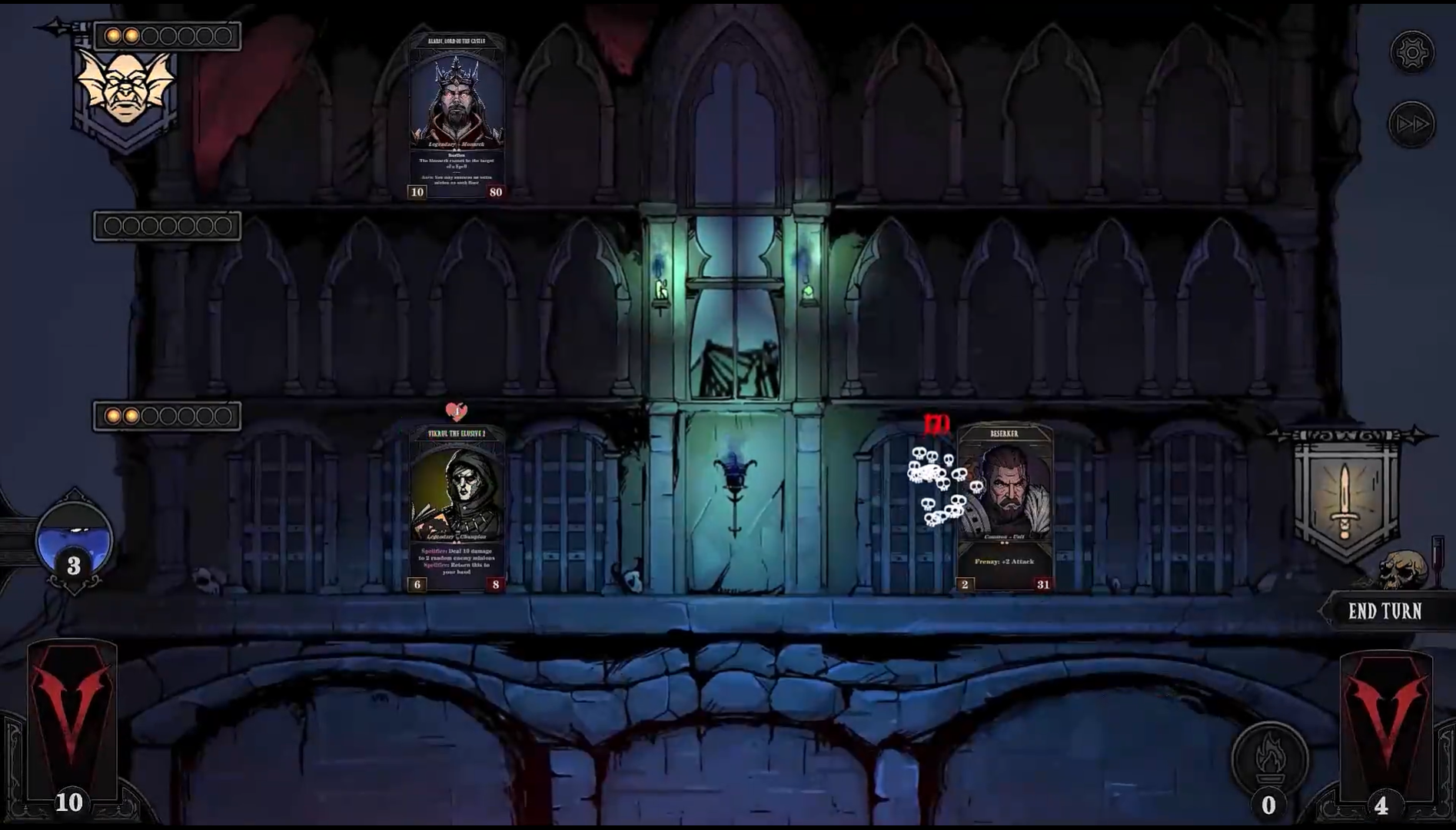Open the settings gear menu

tap(1411, 52)
